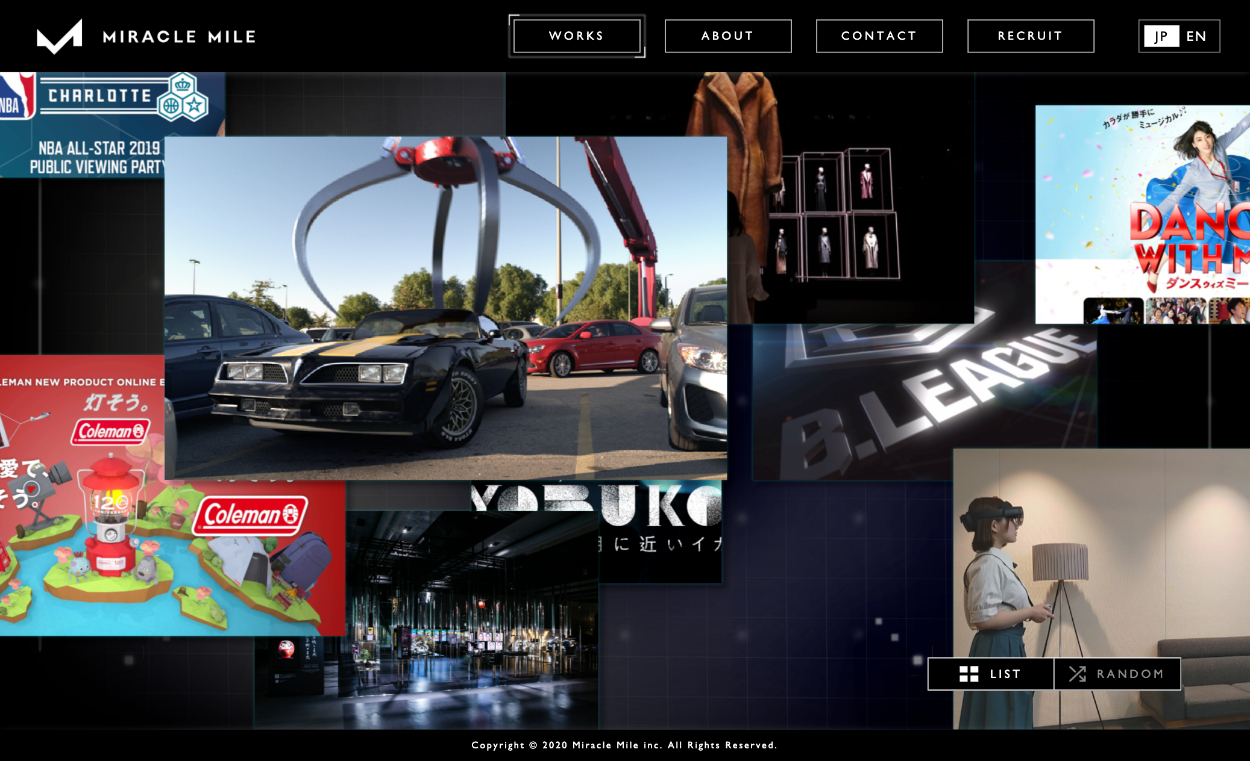1250x761 pixels.
Task: Activate the Random arrangement button
Action: click(1117, 674)
